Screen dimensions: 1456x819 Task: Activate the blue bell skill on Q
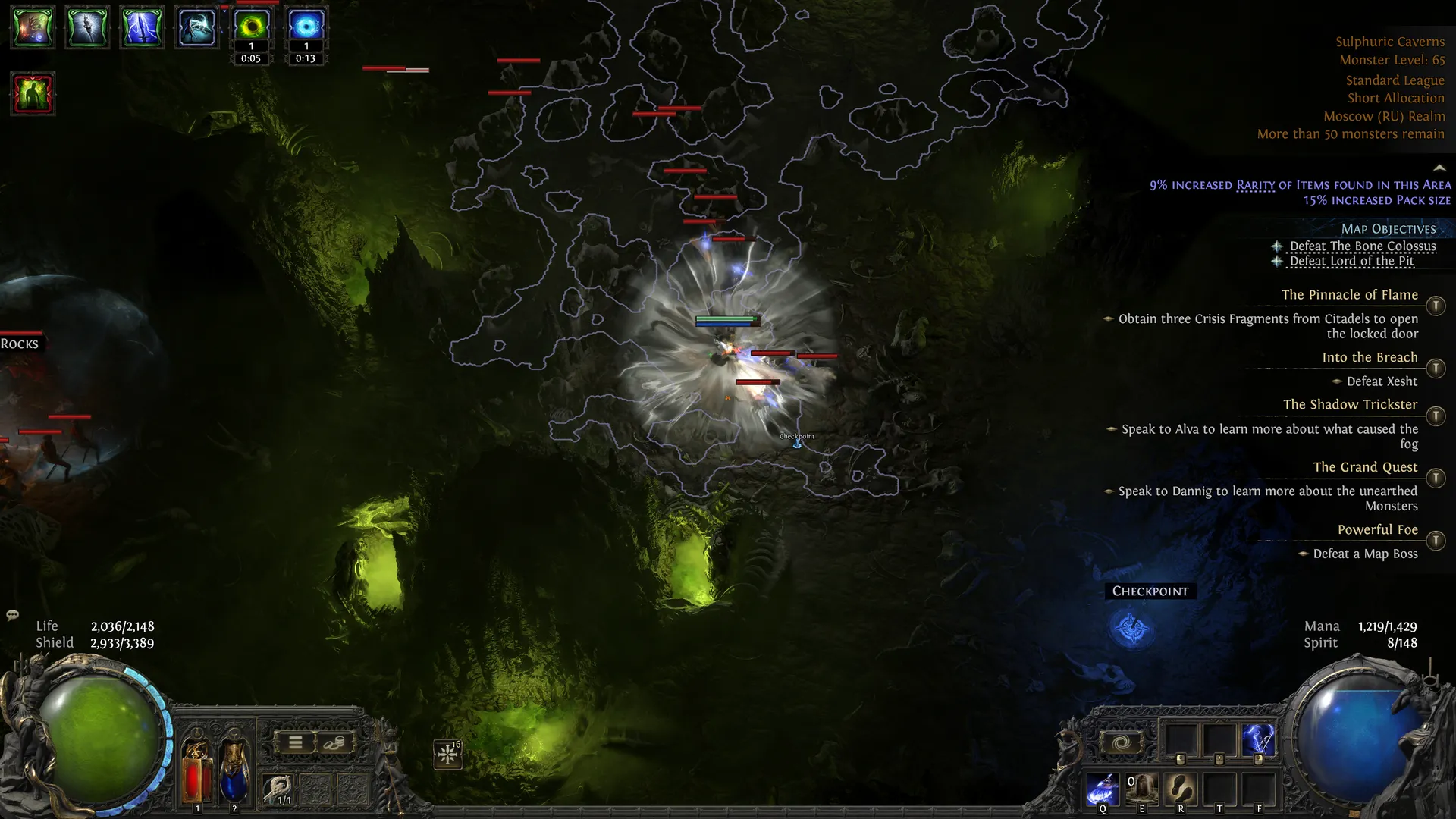click(1103, 789)
